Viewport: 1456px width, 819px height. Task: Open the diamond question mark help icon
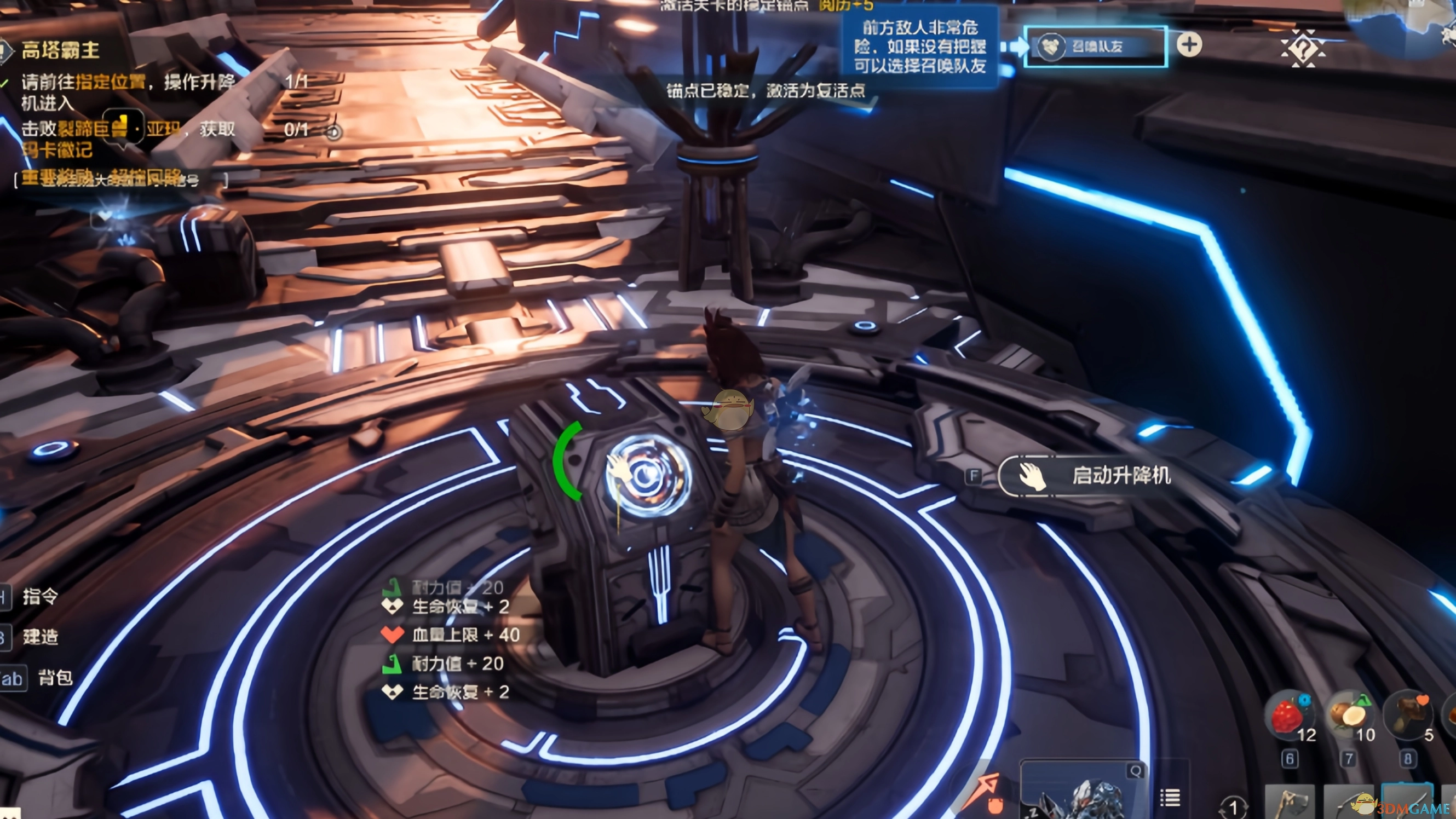pyautogui.click(x=1302, y=48)
